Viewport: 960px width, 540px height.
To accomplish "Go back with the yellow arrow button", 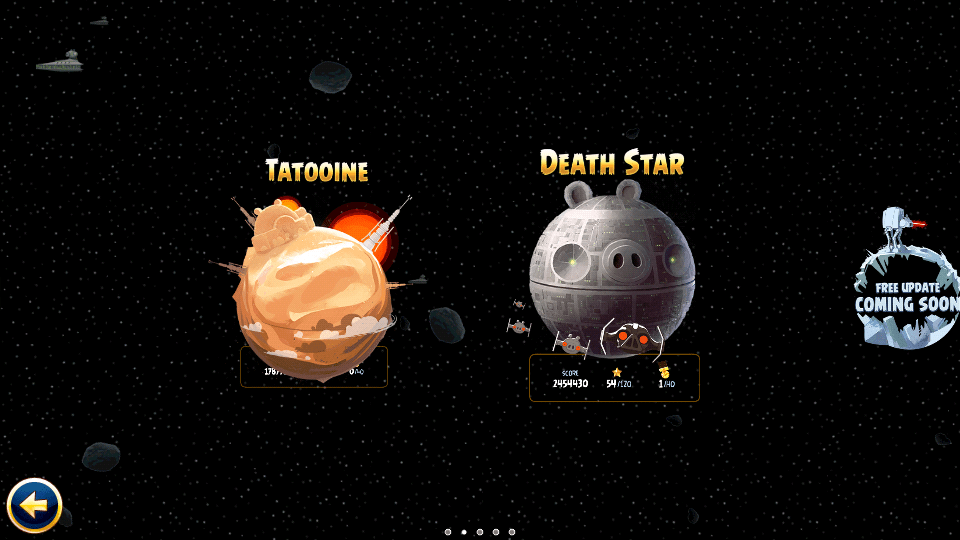I will (x=35, y=505).
